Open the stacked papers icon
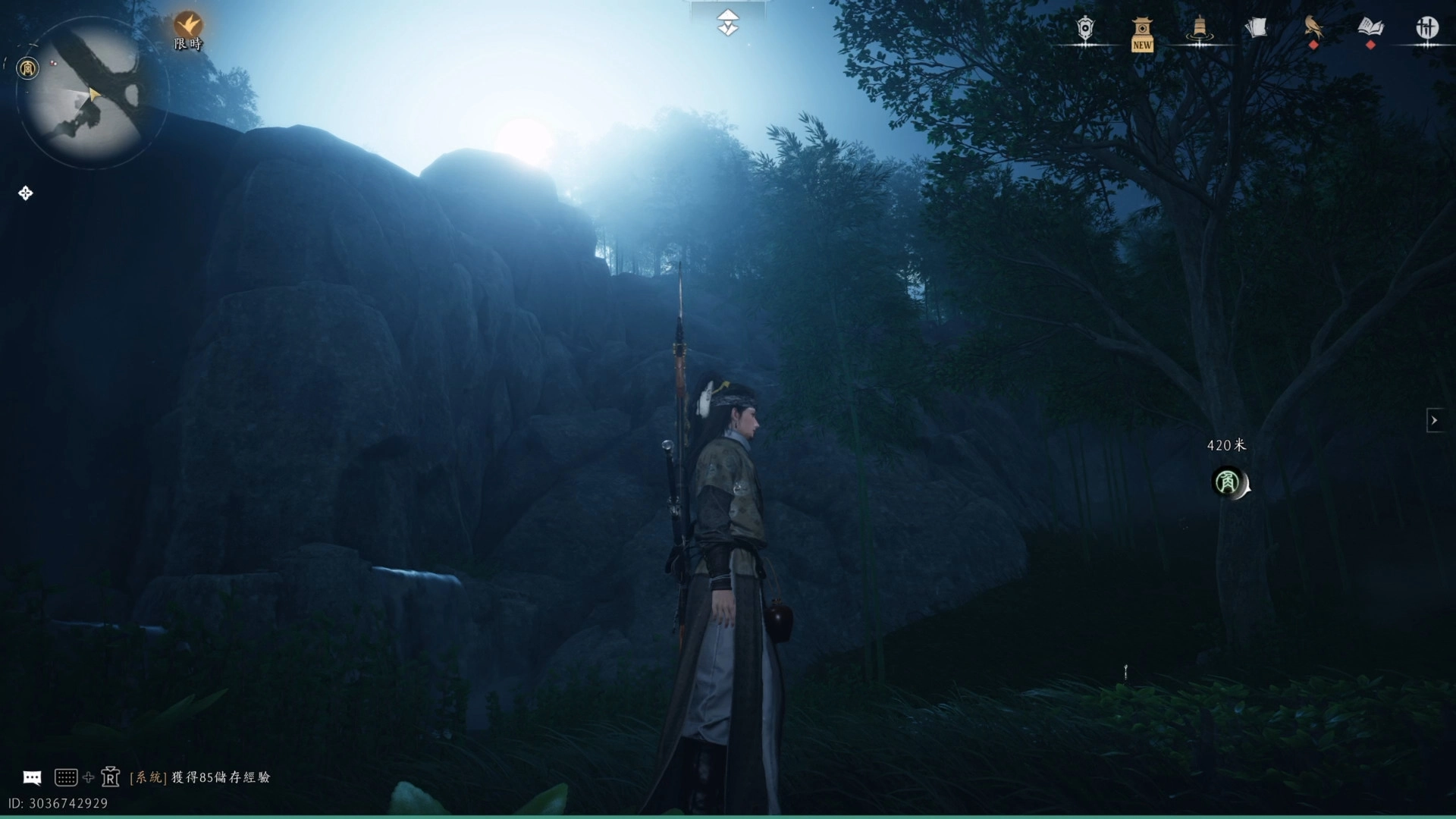 (x=1256, y=29)
